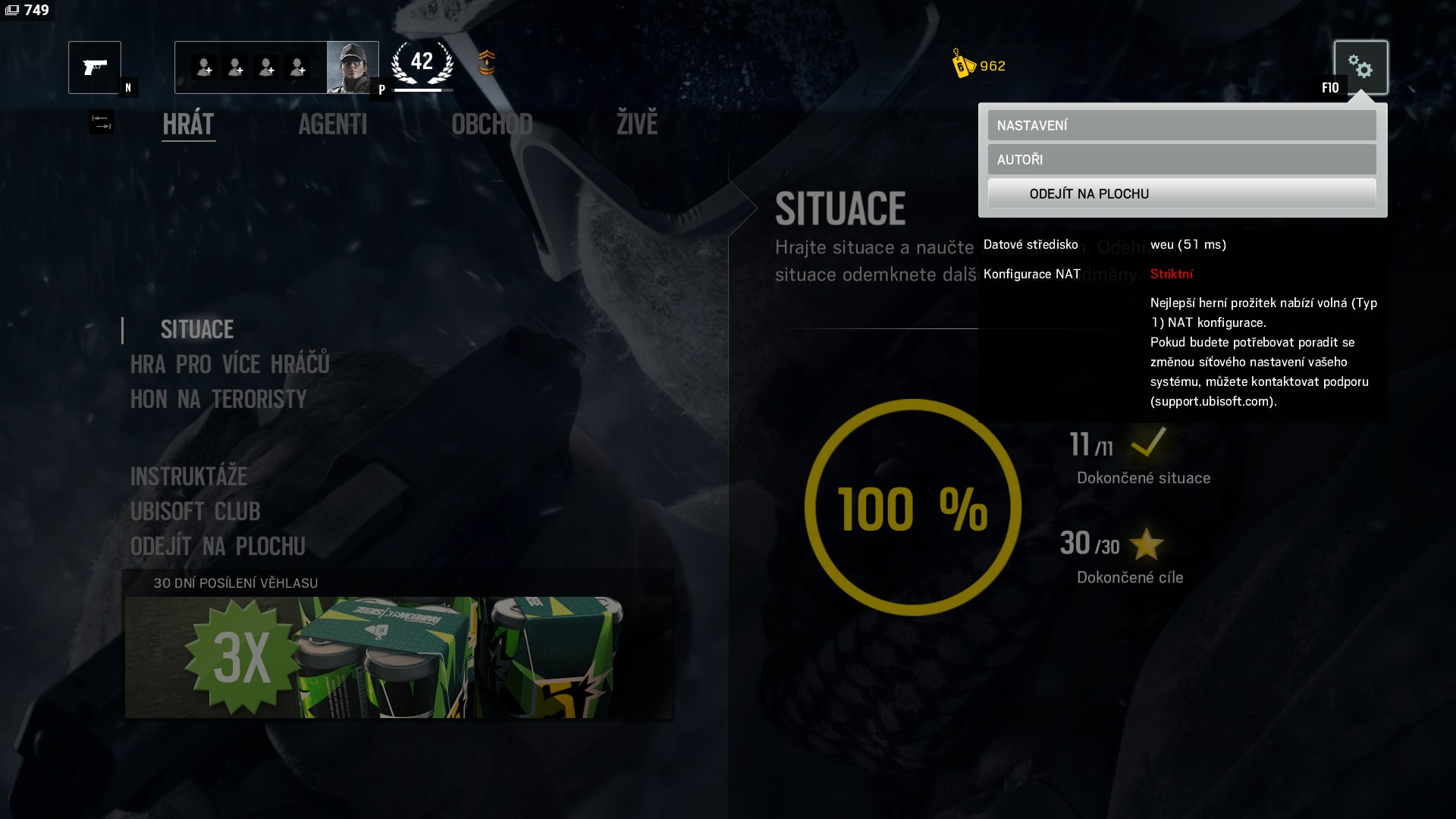The height and width of the screenshot is (819, 1456).
Task: Select Autoři from the dropdown menu
Action: tap(1181, 159)
